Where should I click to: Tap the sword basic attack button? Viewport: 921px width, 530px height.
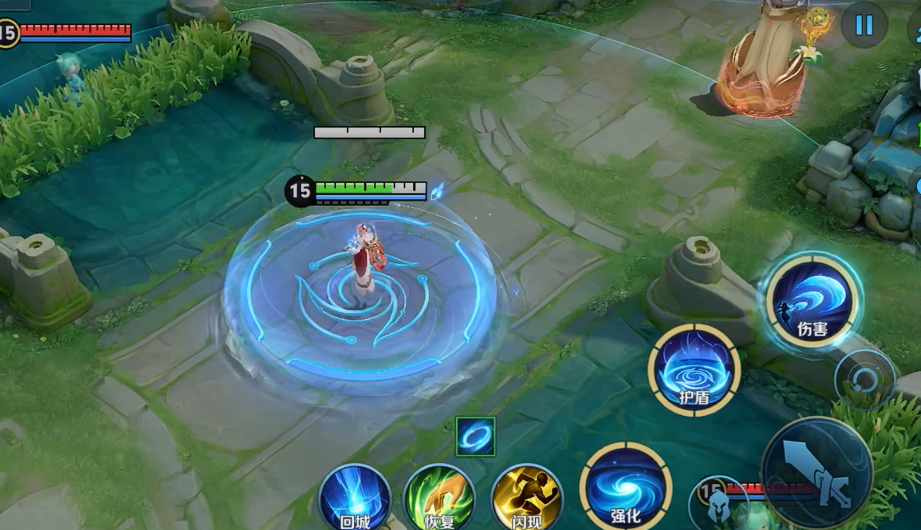[816, 472]
